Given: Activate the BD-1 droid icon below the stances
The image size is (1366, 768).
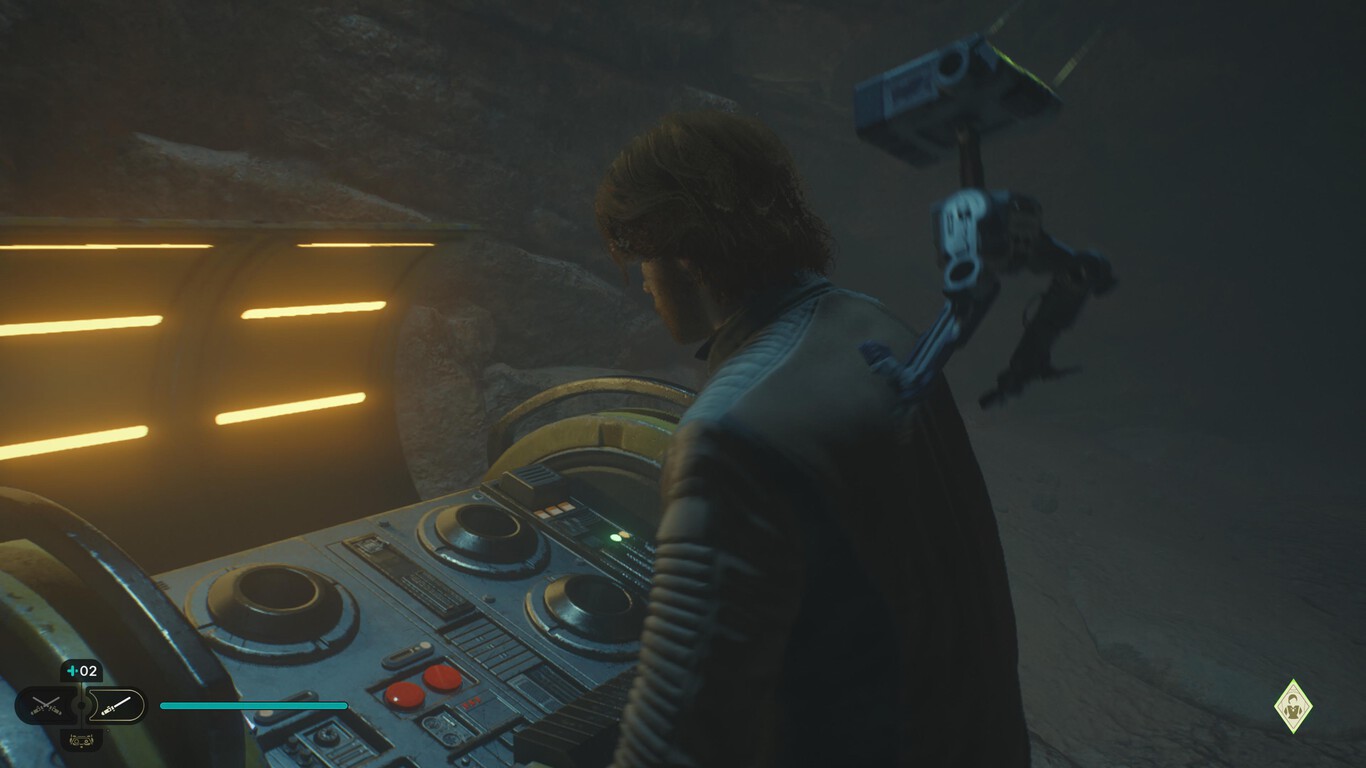Looking at the screenshot, I should coord(81,740).
